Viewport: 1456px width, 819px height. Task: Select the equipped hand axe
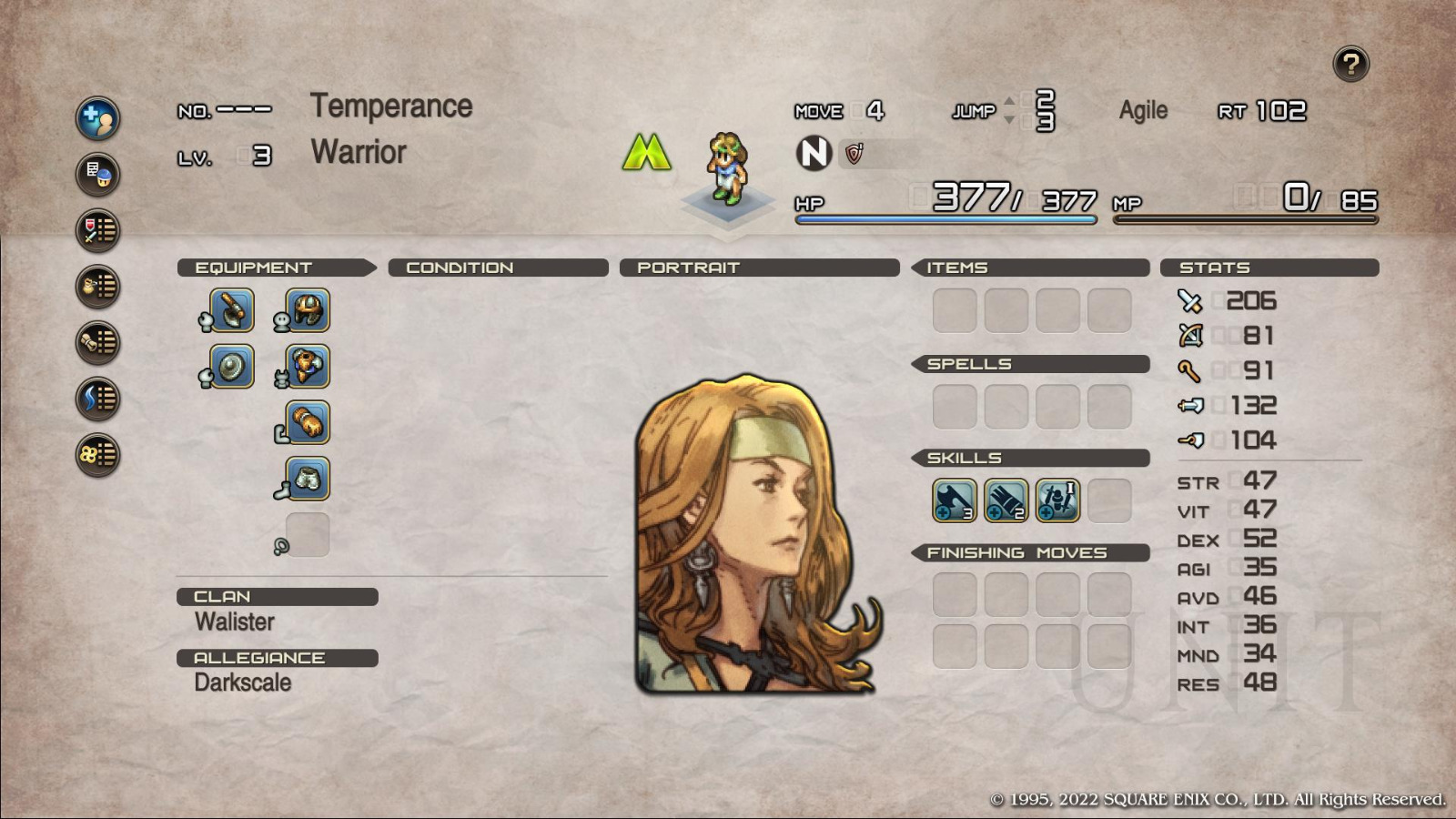(232, 310)
